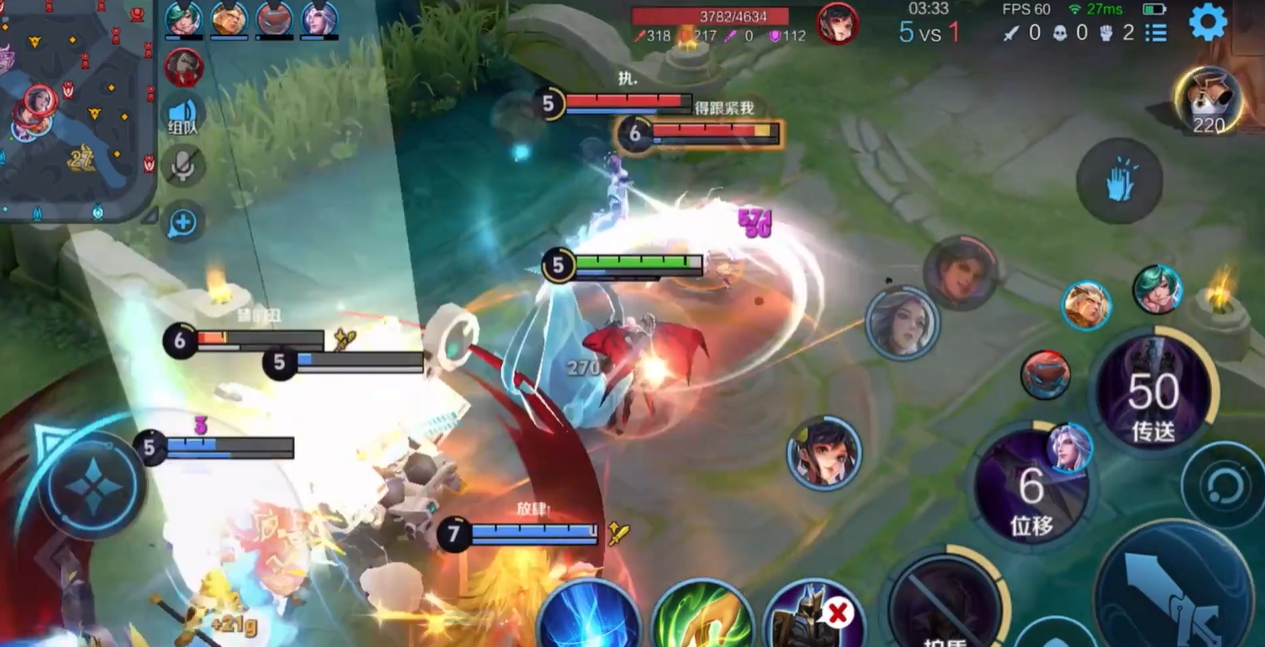
Task: Use the green hand restore ability
Action: tap(703, 618)
